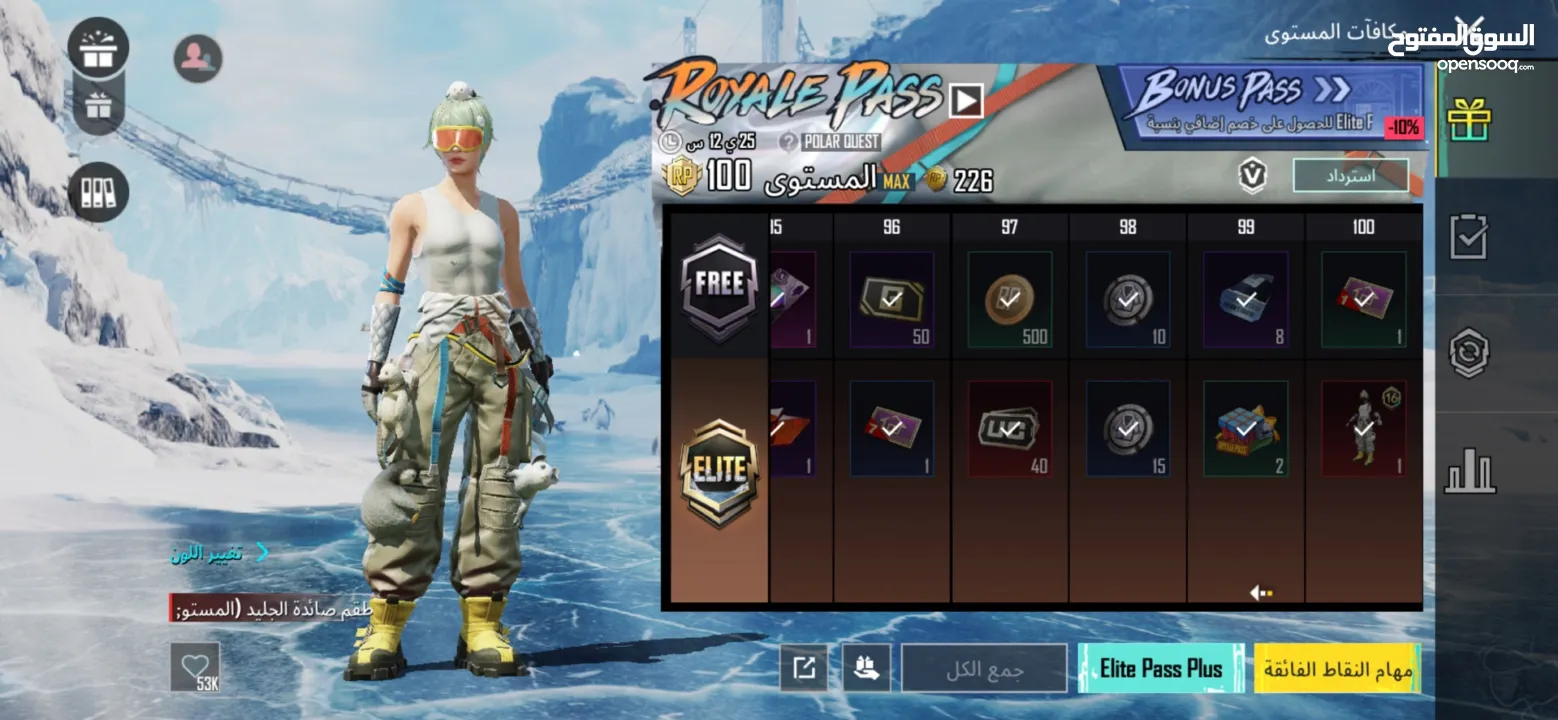
Task: Open the Elite Pass Plus offer
Action: point(1161,668)
